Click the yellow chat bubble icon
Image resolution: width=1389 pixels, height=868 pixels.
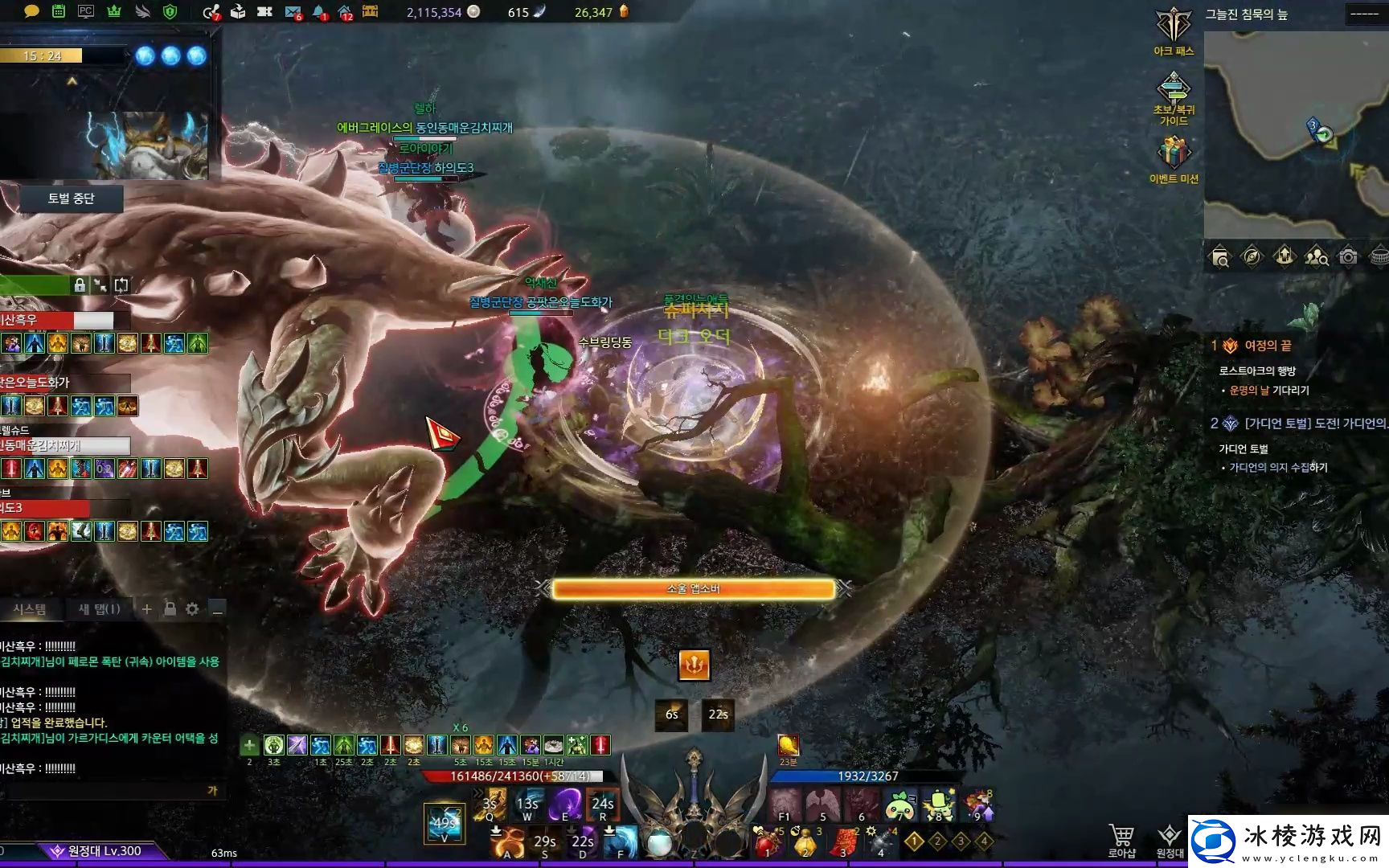point(31,11)
